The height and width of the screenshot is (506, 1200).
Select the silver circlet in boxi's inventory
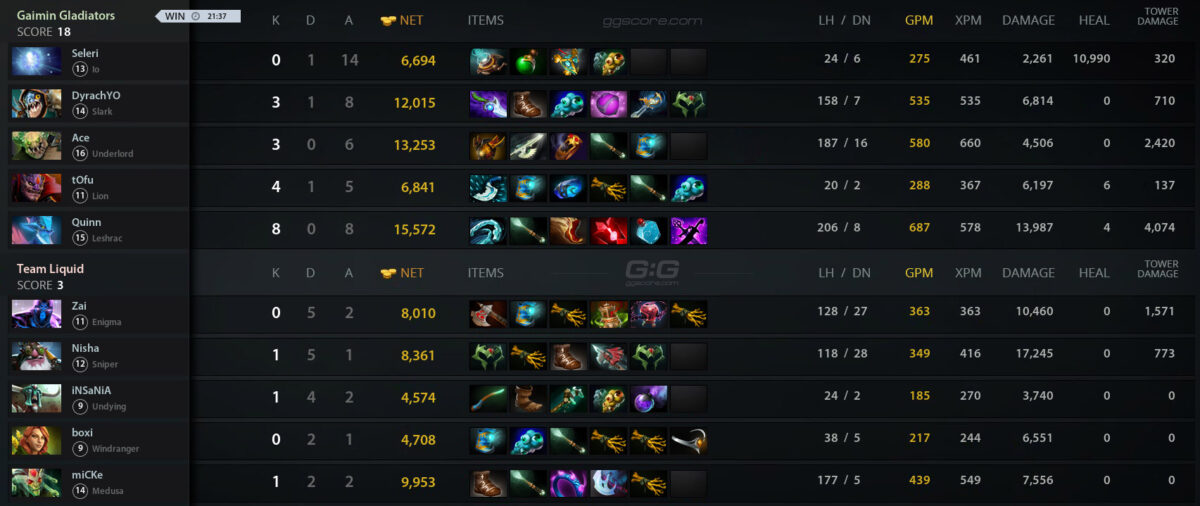[x=688, y=441]
